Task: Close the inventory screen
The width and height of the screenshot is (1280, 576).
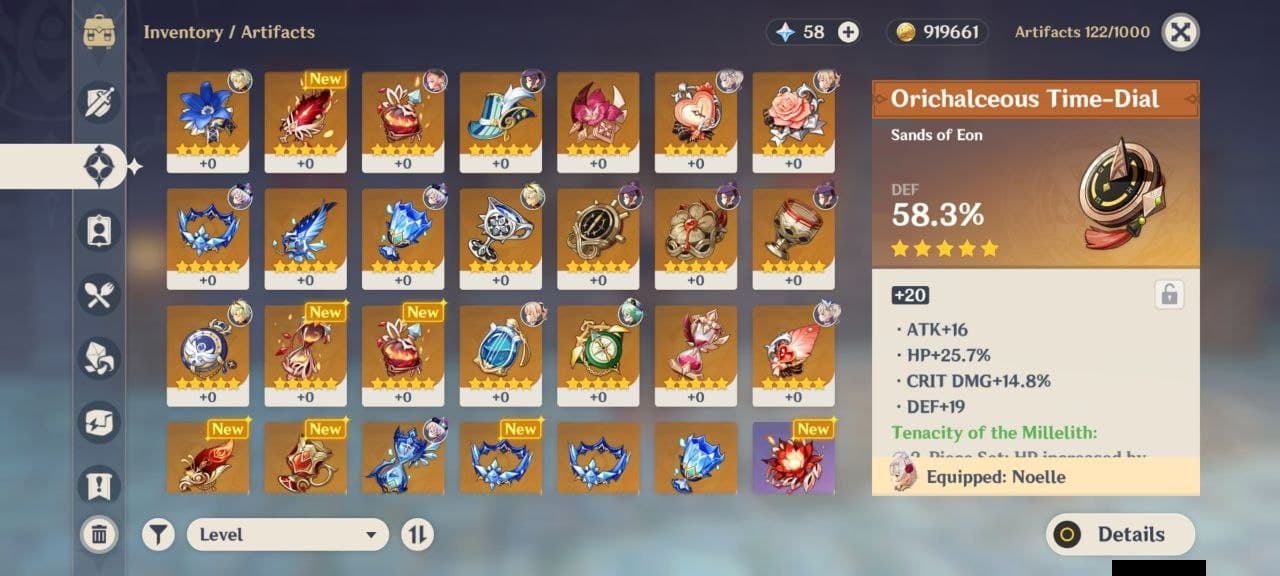Action: 1180,32
